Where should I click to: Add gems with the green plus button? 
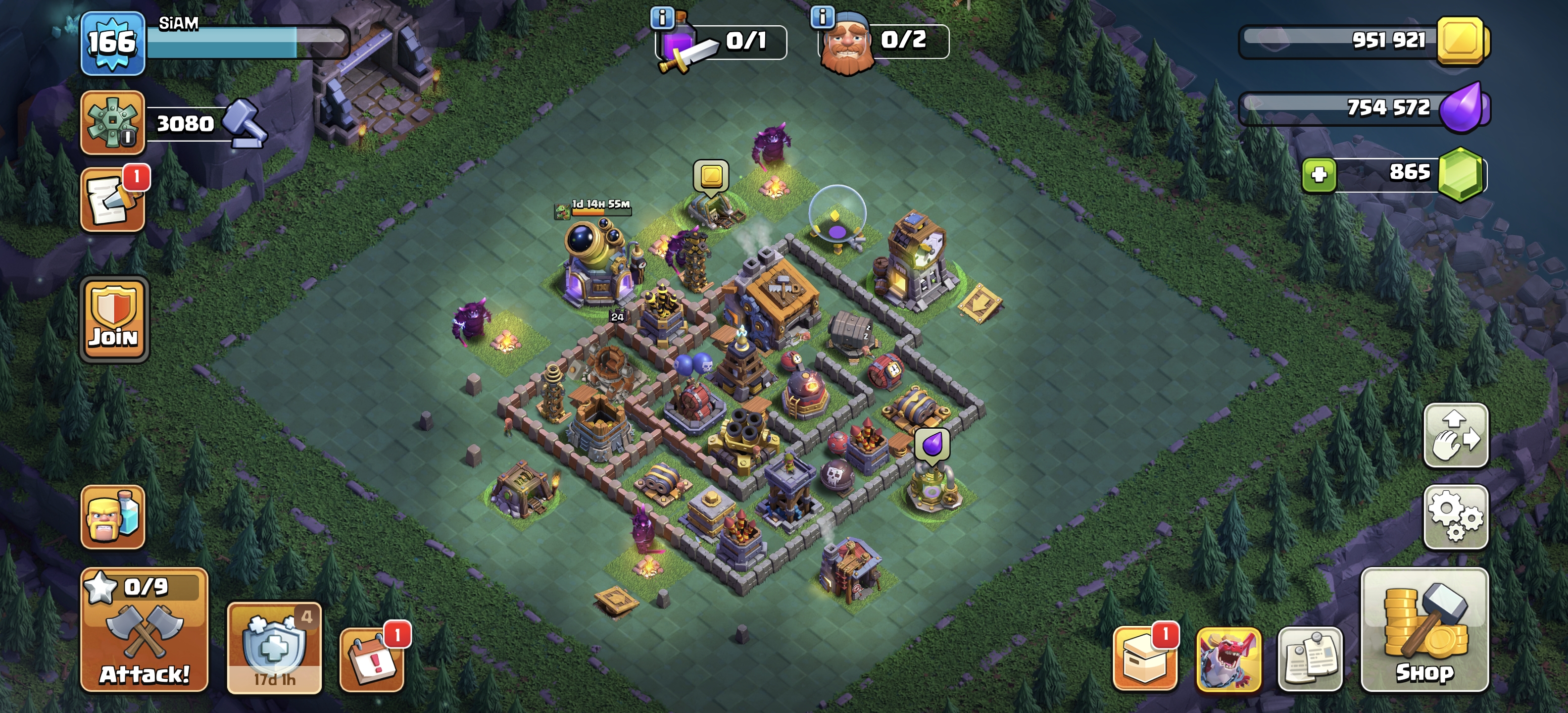[1319, 175]
